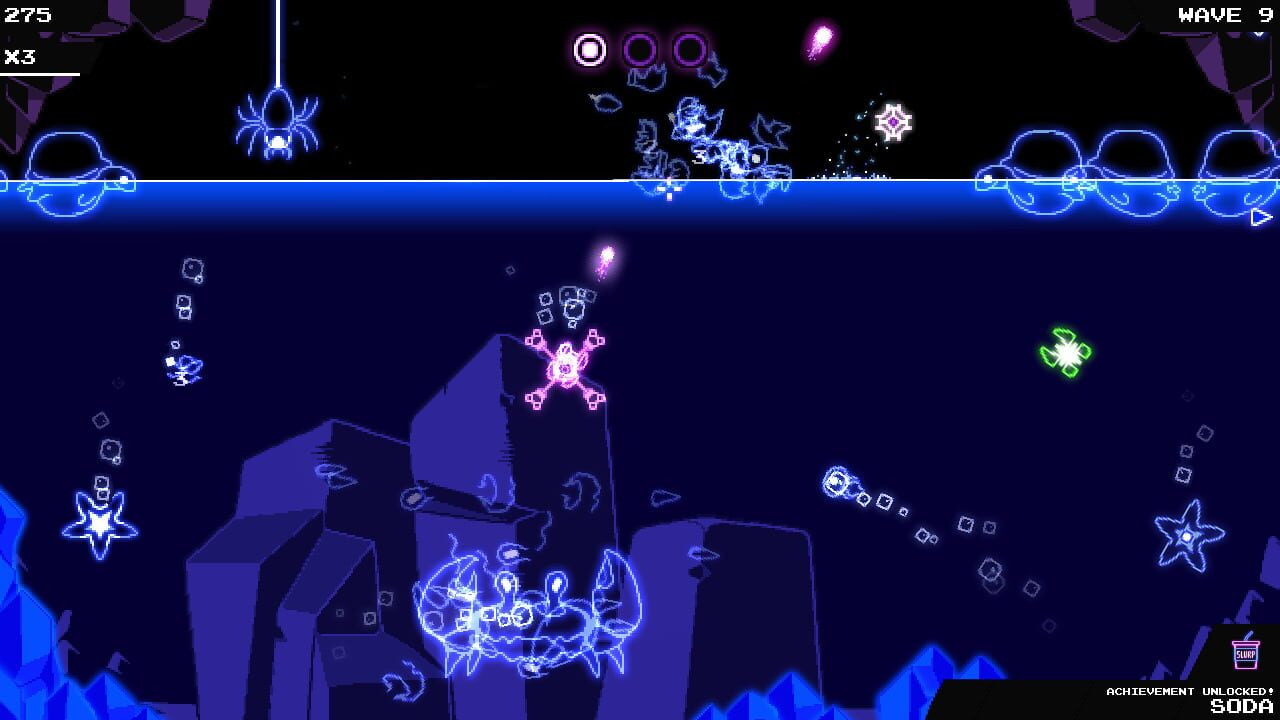Toggle the second empty power orb
Image resolution: width=1280 pixels, height=720 pixels.
[641, 47]
